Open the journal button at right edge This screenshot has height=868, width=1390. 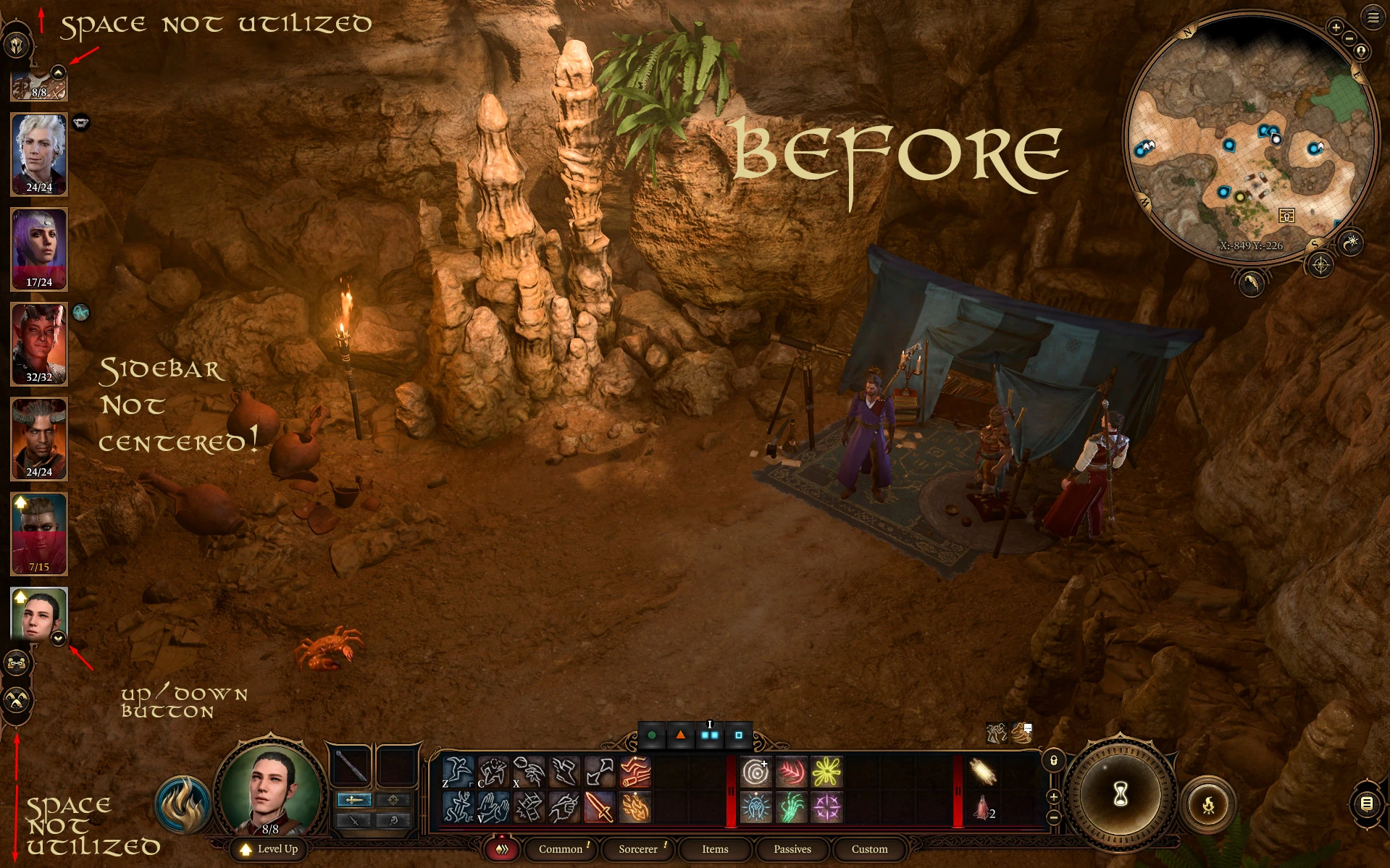click(1367, 803)
